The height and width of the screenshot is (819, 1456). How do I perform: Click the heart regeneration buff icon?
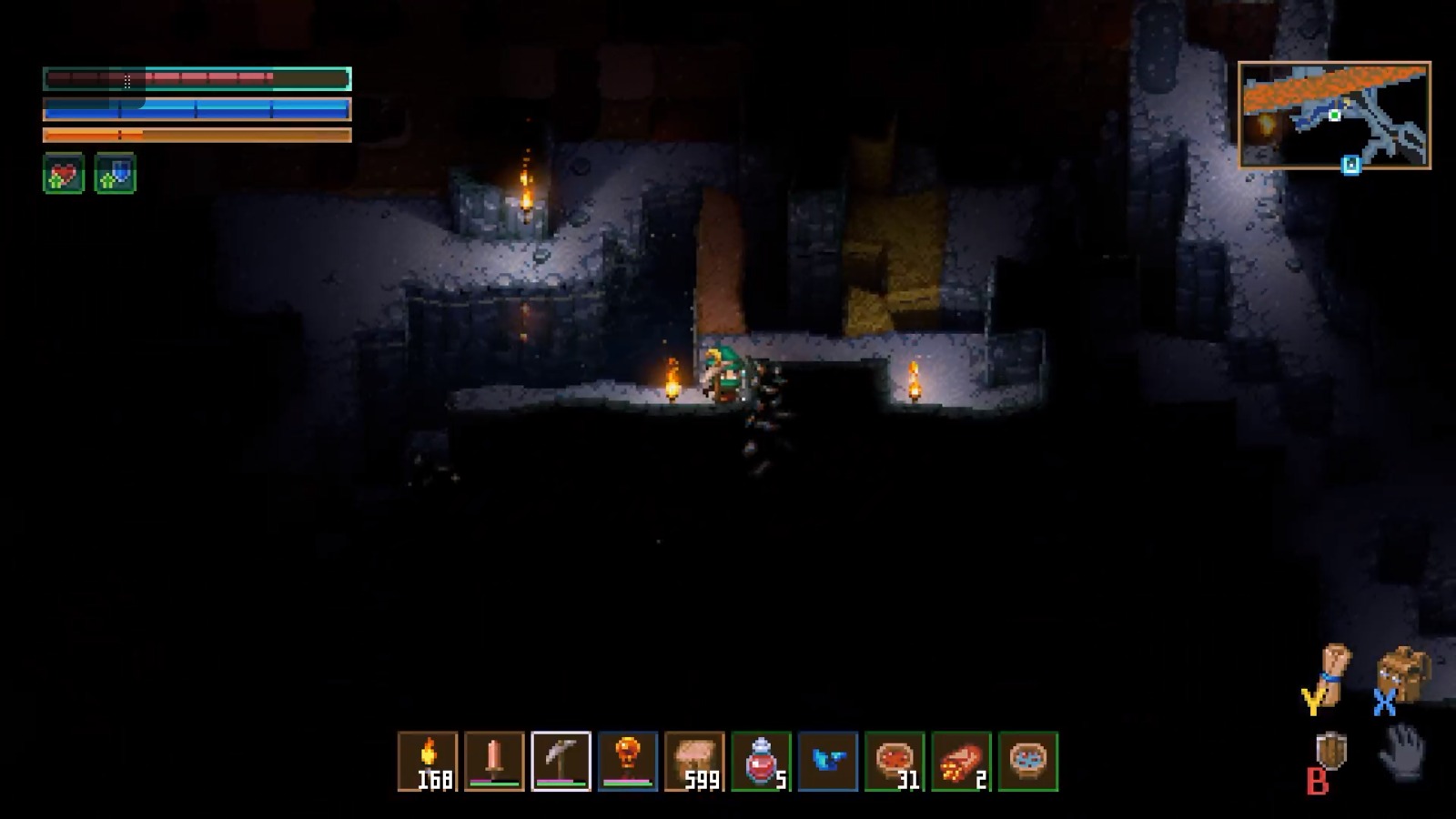[64, 173]
